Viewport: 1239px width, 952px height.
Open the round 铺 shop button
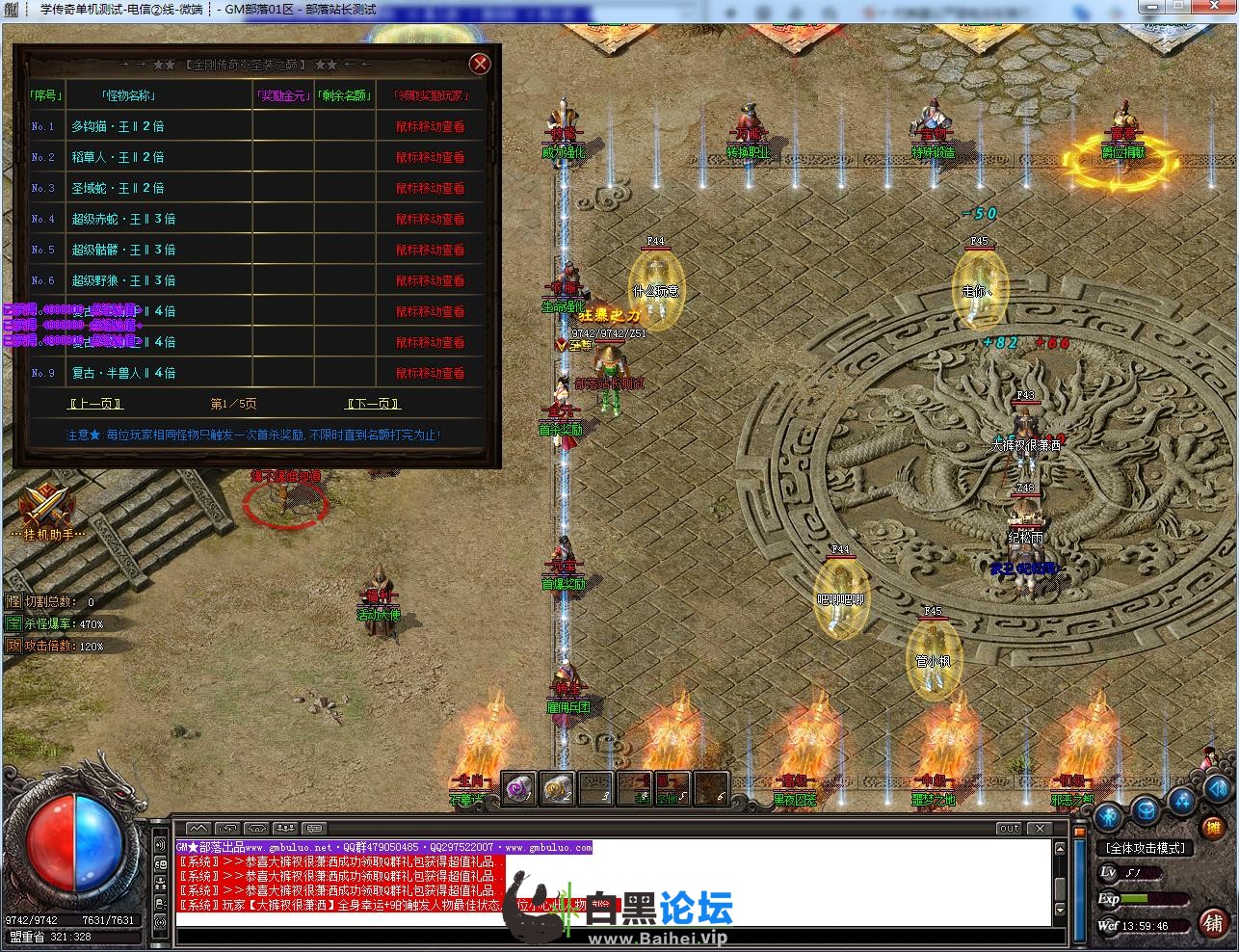pyautogui.click(x=1214, y=922)
